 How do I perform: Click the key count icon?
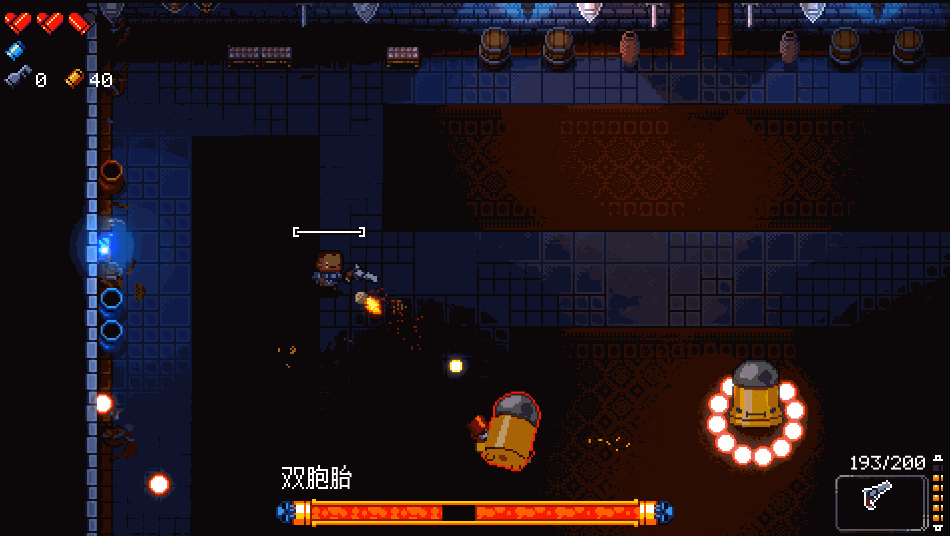point(17,78)
